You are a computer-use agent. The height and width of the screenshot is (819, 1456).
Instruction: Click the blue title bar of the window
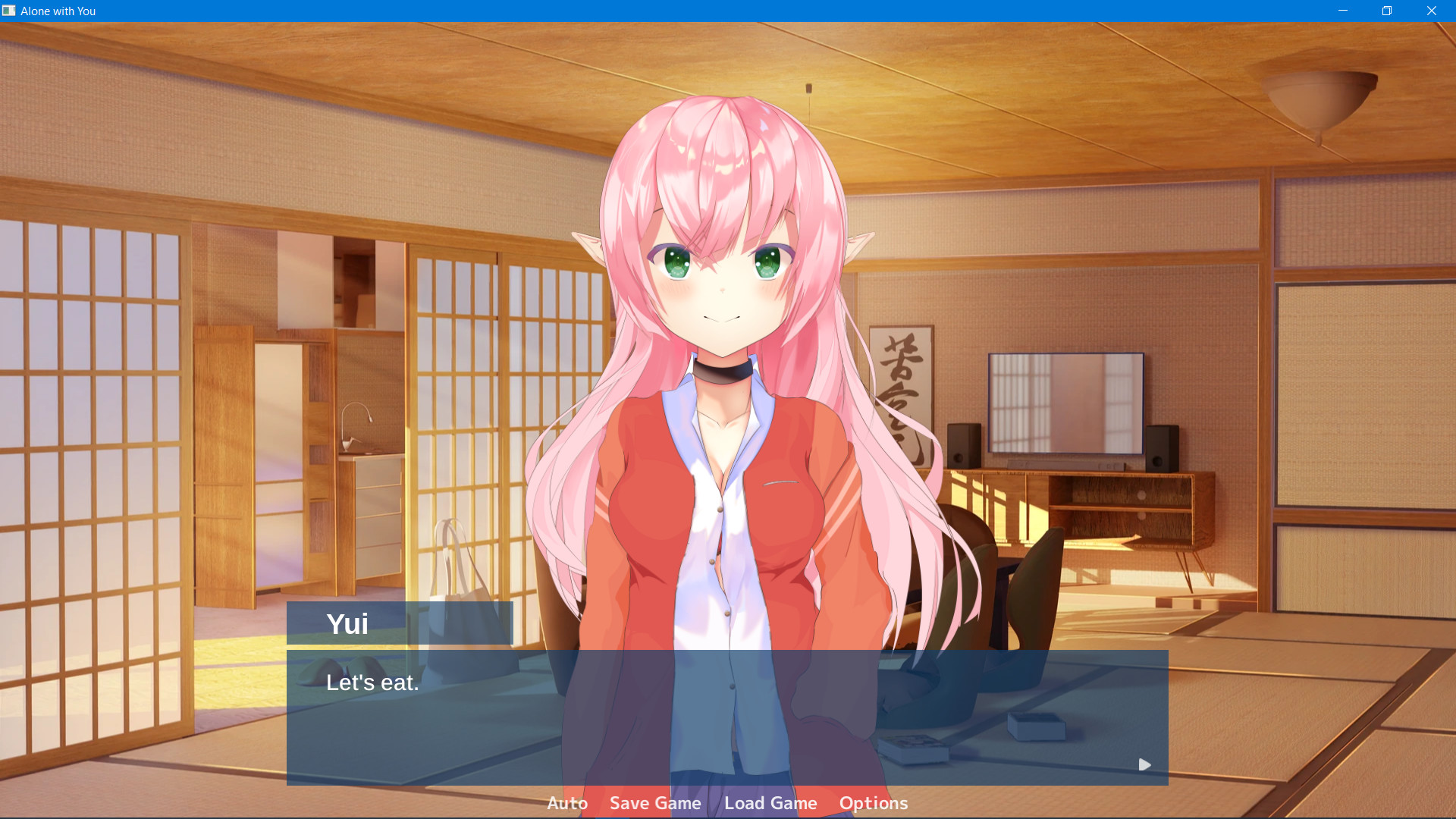682,11
